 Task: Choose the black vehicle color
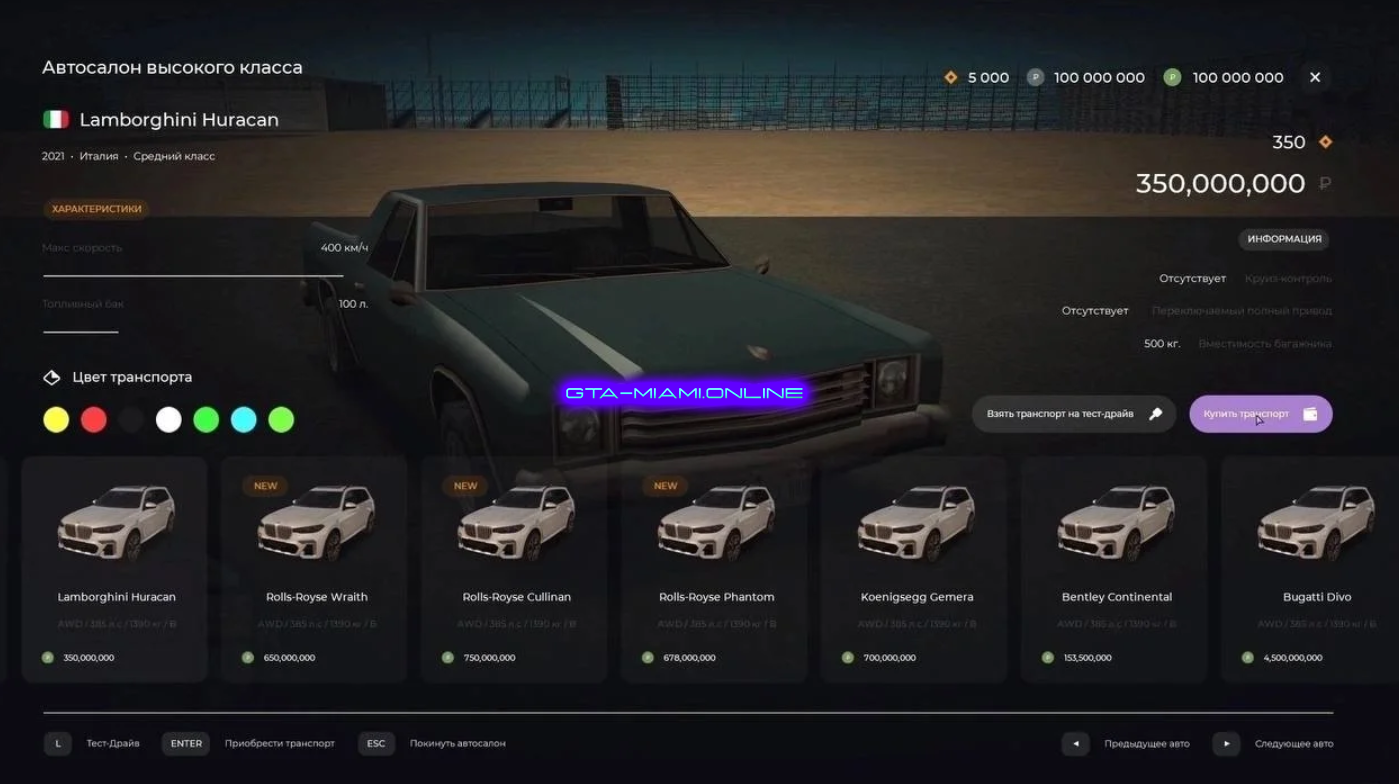(x=131, y=420)
